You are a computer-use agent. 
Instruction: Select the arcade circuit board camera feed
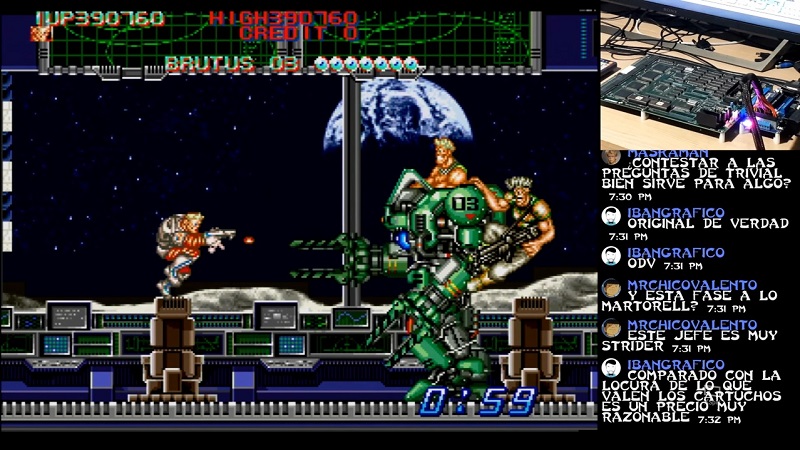[699, 74]
